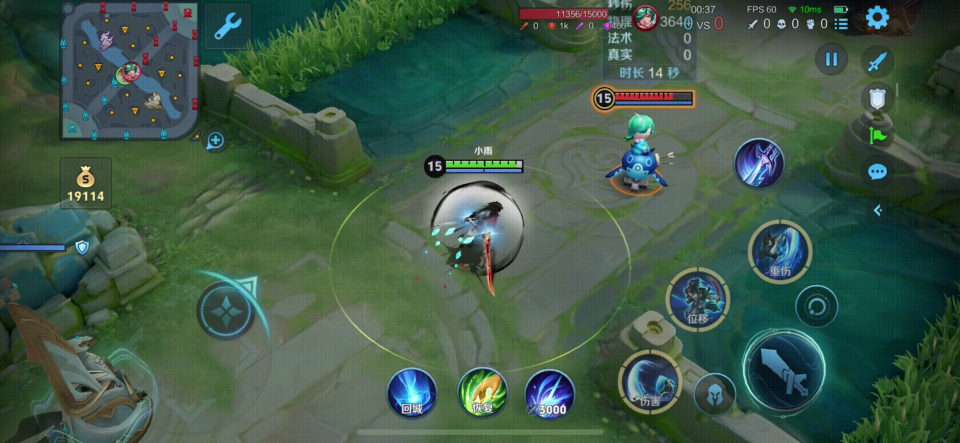
Task: Trigger the summoner spell showing 3000
Action: (x=549, y=392)
